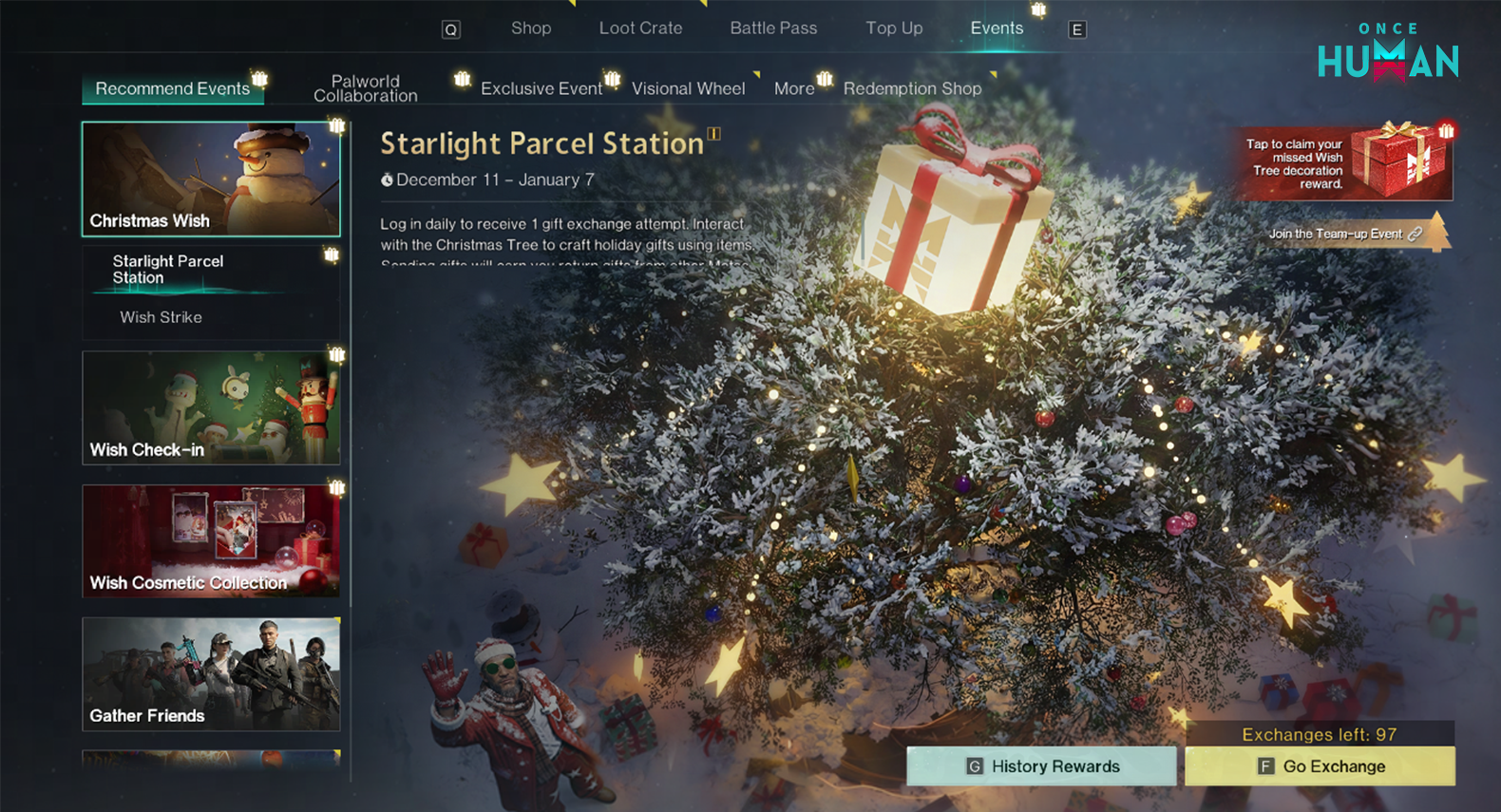Select the Wish Check-in event banner
Image resolution: width=1501 pixels, height=812 pixels.
tap(211, 407)
